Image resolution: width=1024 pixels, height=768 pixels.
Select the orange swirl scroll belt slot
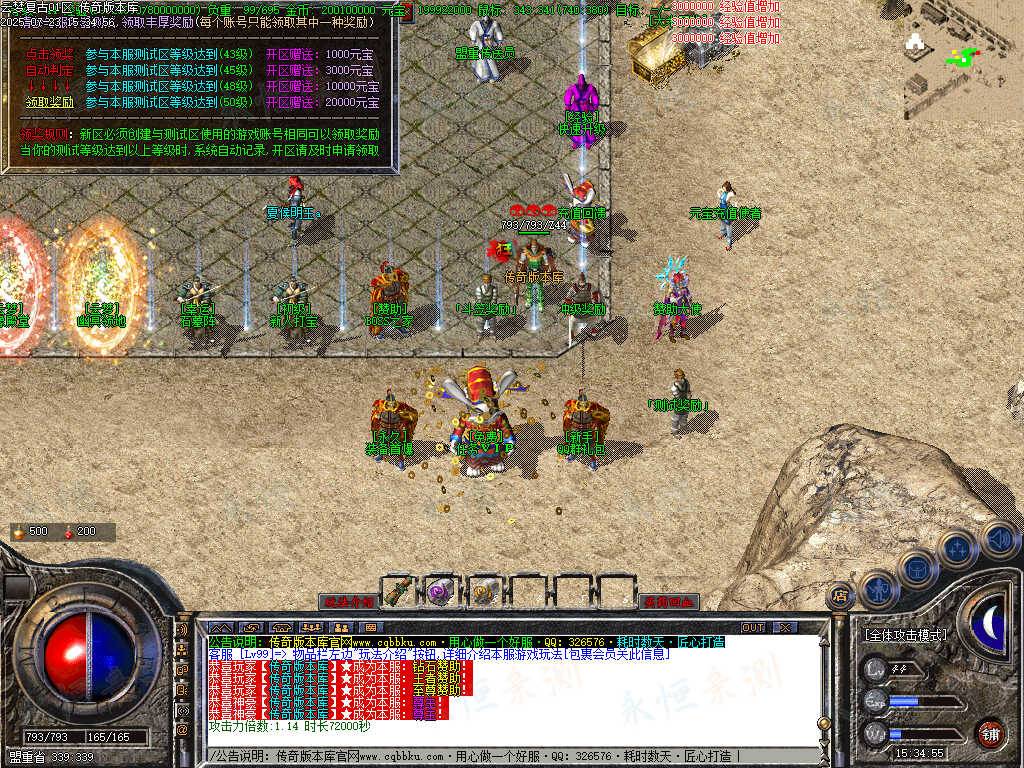[485, 591]
